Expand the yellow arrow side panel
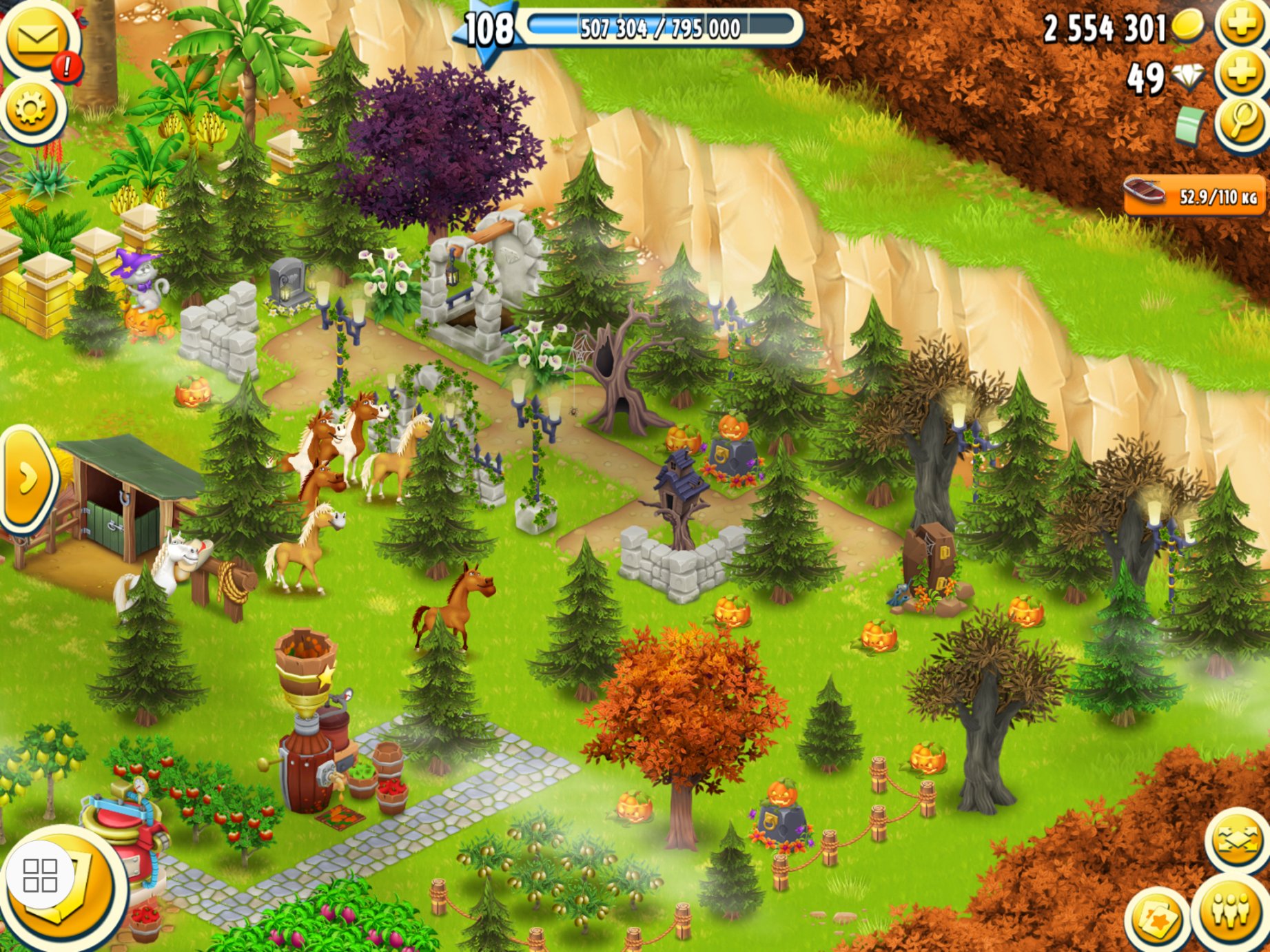 26,479
